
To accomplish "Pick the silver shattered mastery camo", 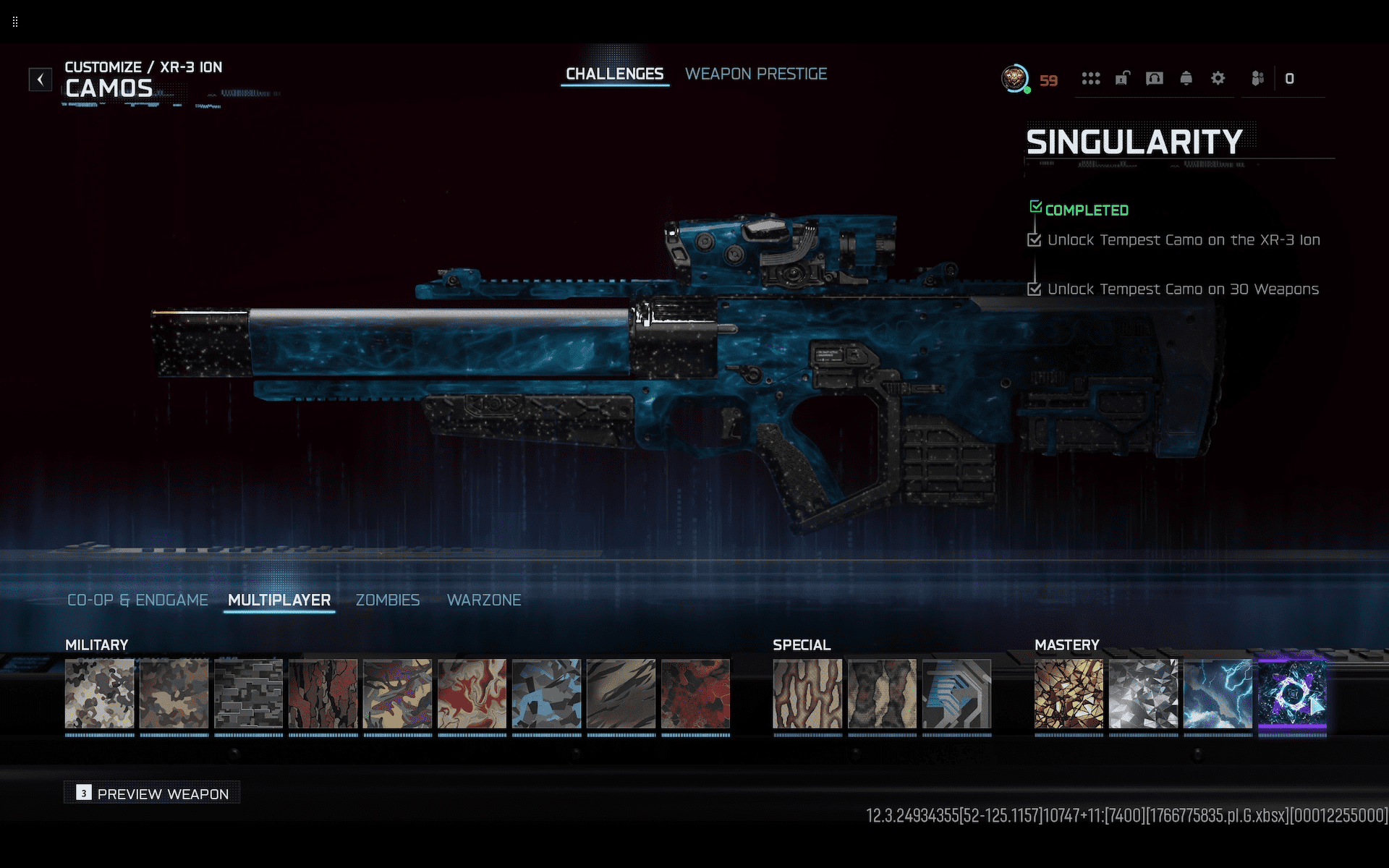I will point(1143,694).
